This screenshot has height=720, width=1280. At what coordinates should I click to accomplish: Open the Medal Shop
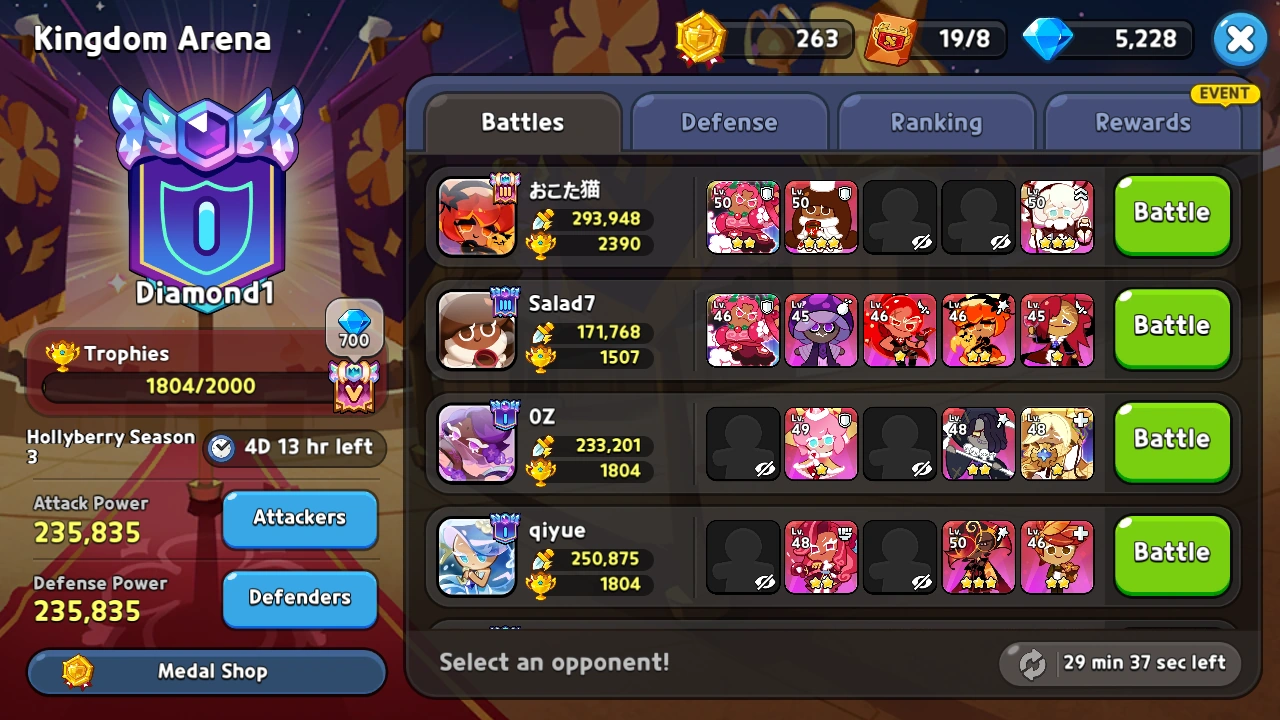[x=205, y=671]
